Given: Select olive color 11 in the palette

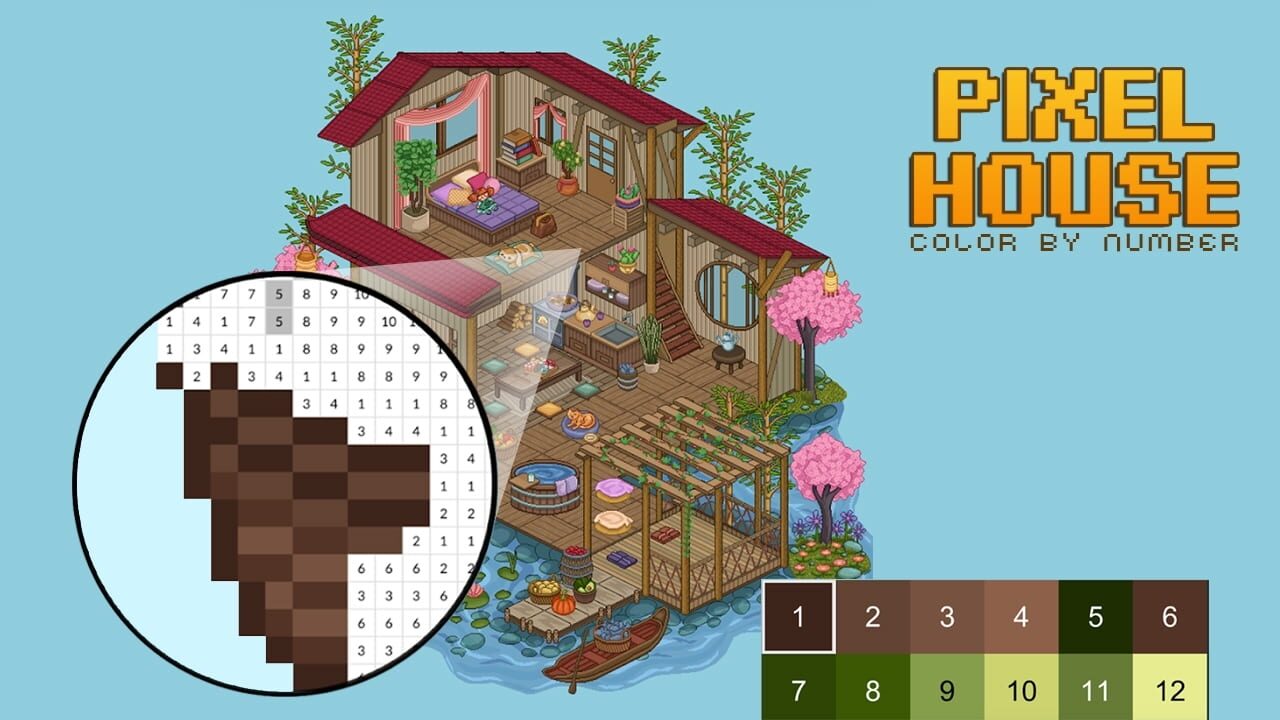Looking at the screenshot, I should coord(1097,690).
